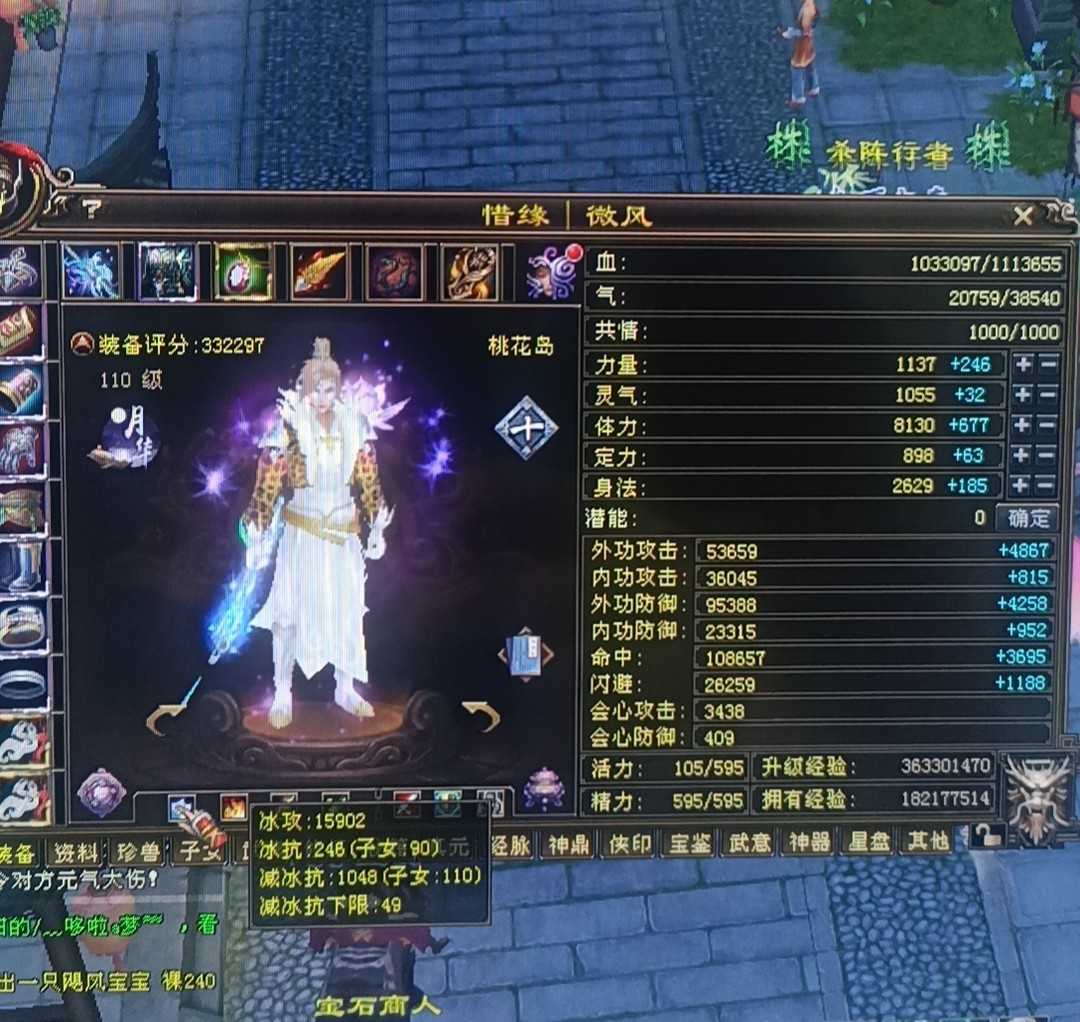Increase the 体力 attribute
1080x1022 pixels.
pos(1022,425)
